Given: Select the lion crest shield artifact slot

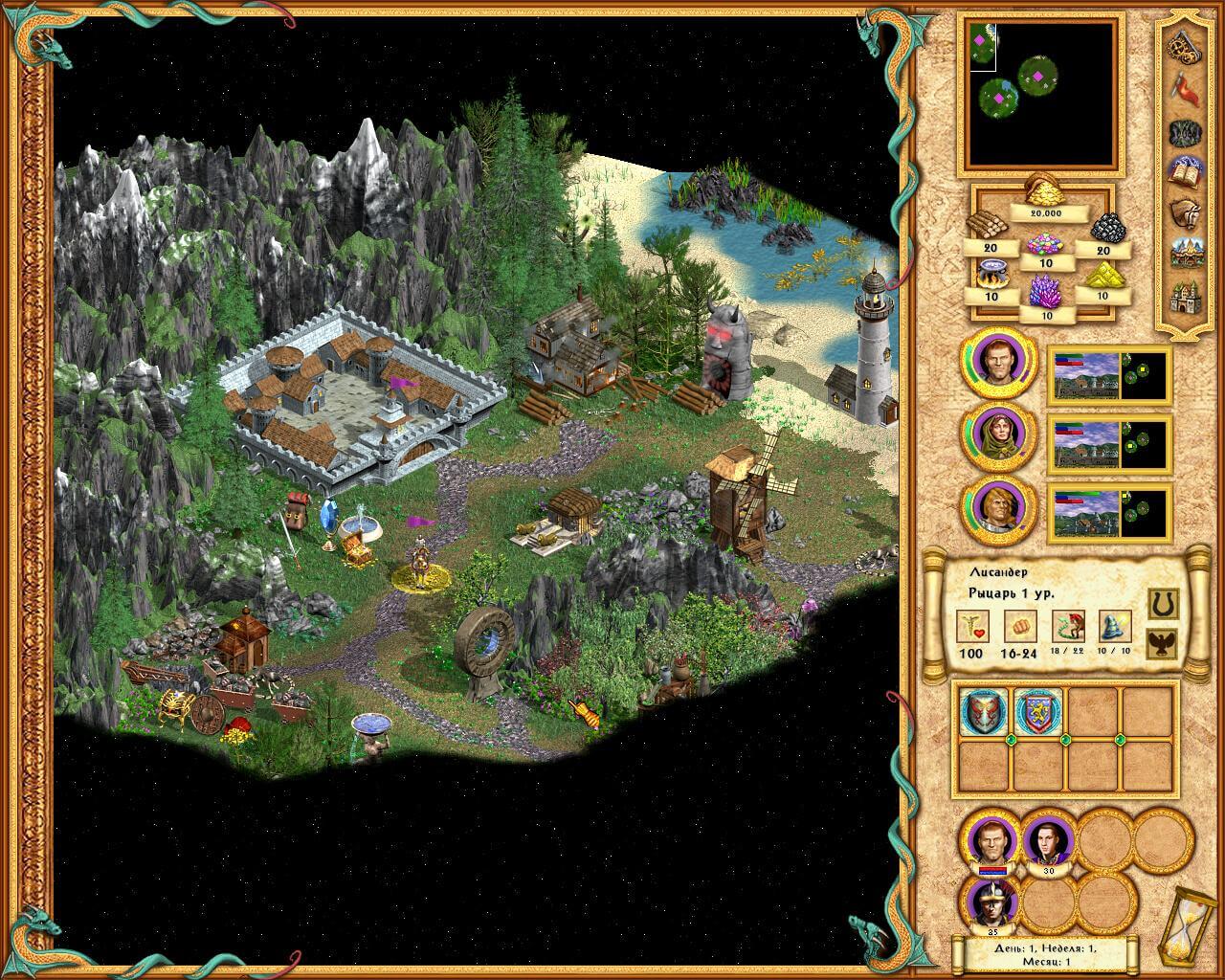Looking at the screenshot, I should click(x=1039, y=713).
